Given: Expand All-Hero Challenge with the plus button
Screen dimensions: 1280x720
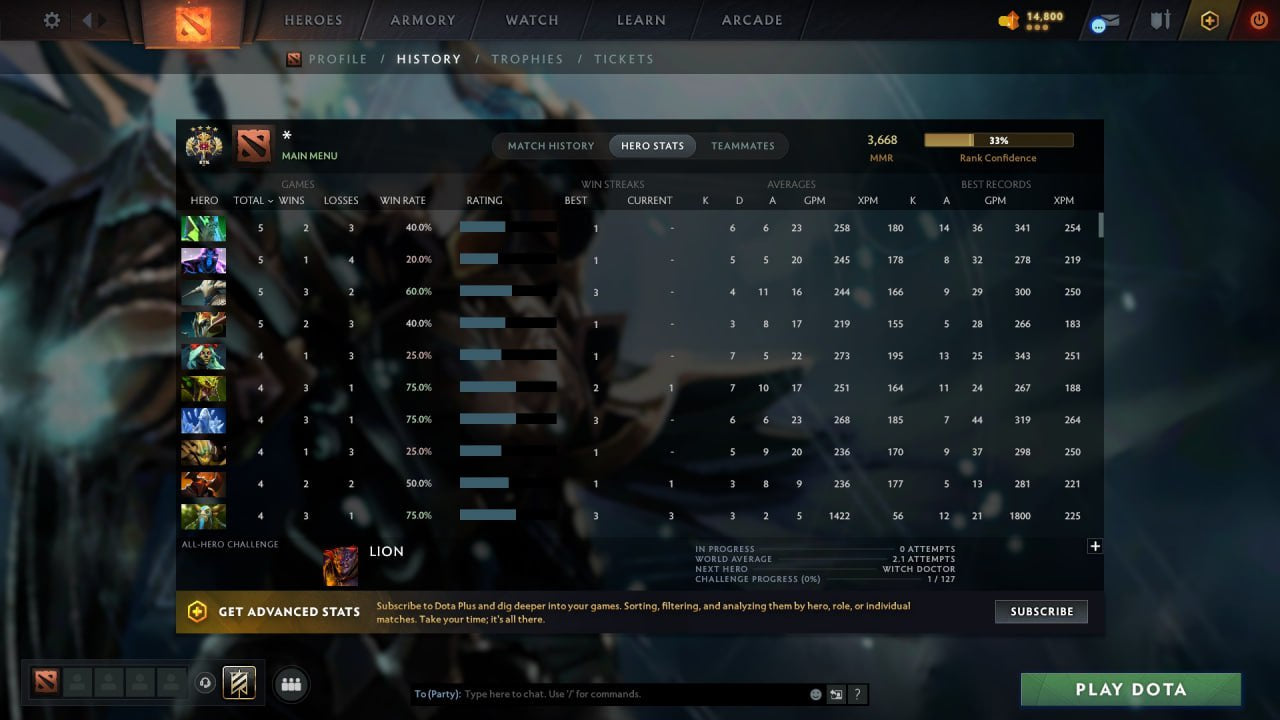Looking at the screenshot, I should tap(1095, 546).
